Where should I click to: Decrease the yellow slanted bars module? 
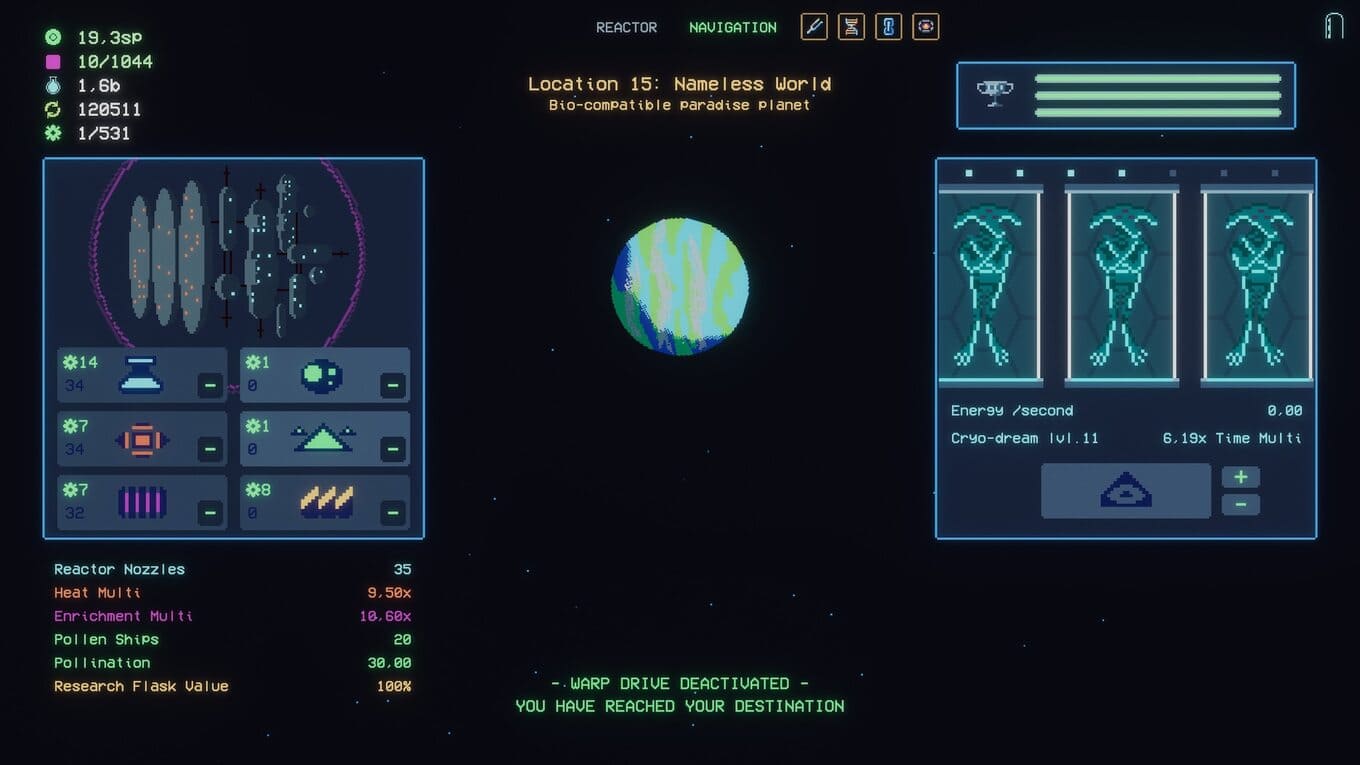pos(393,513)
